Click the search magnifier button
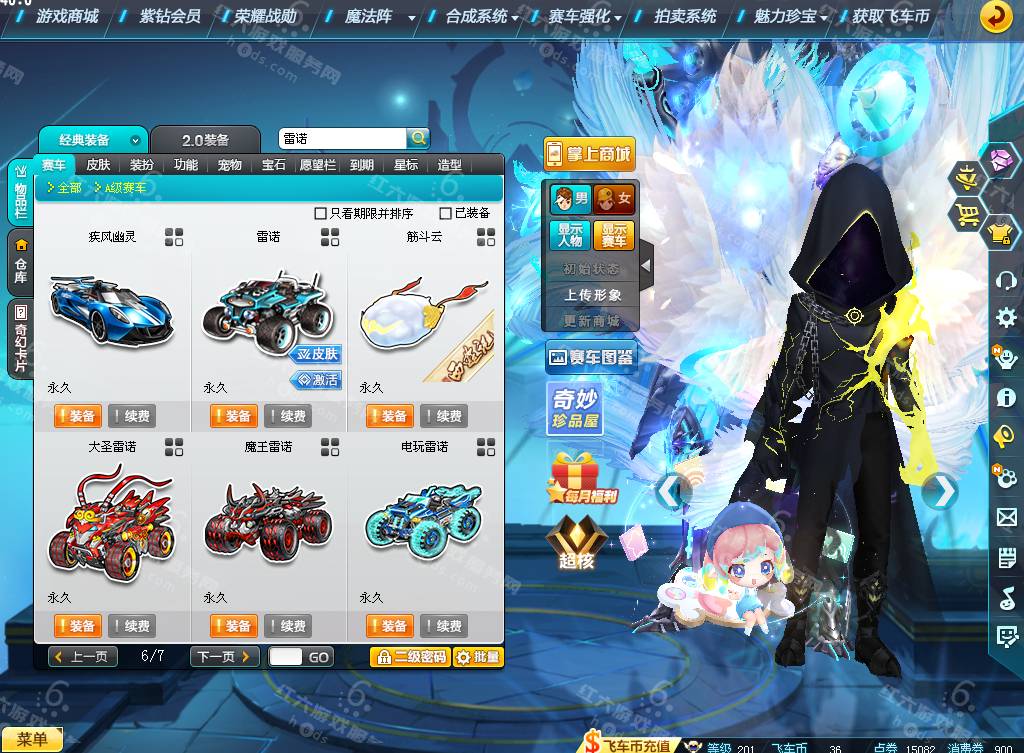This screenshot has height=753, width=1024. click(418, 138)
